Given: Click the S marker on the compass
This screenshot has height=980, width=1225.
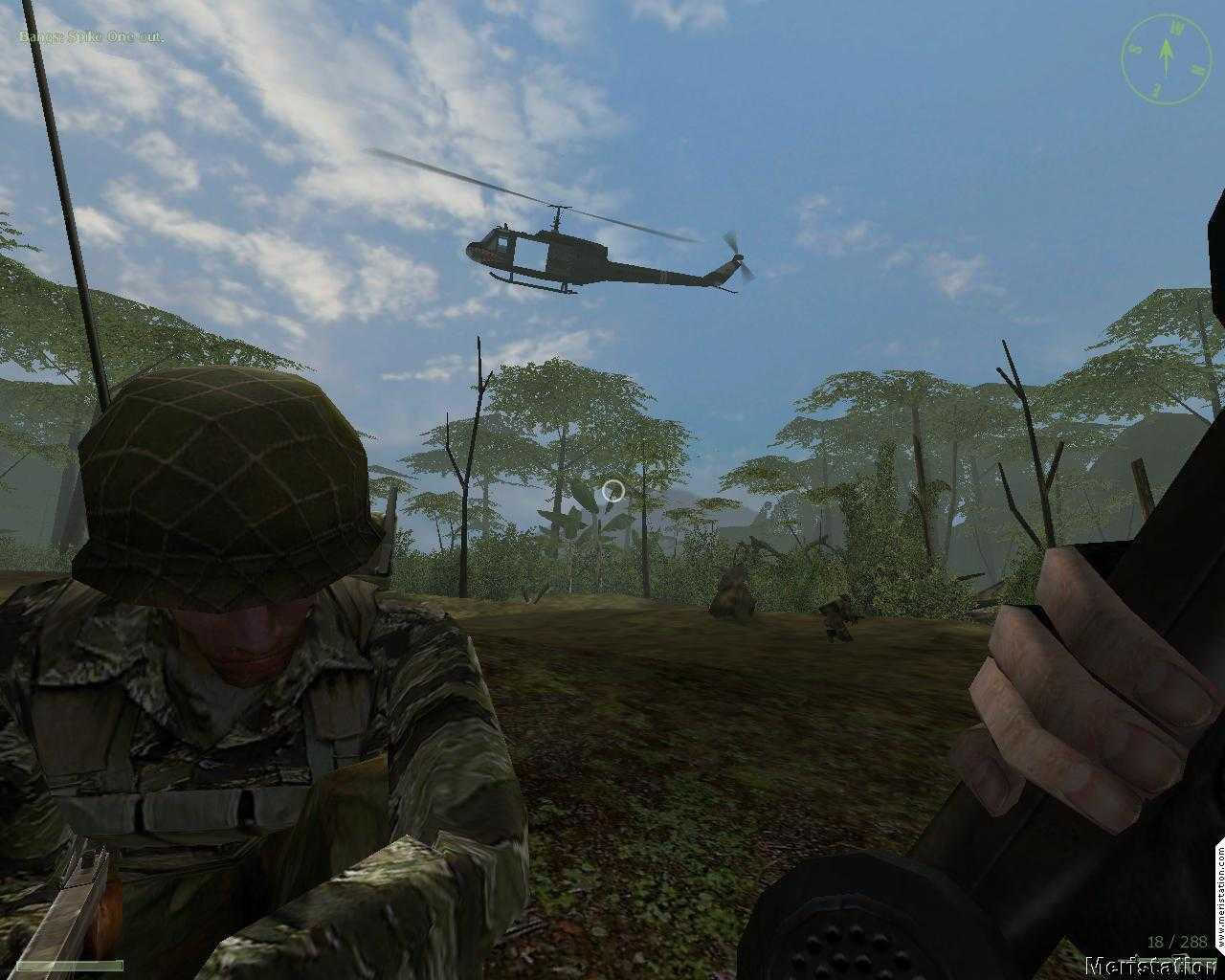Looking at the screenshot, I should coord(1135,49).
